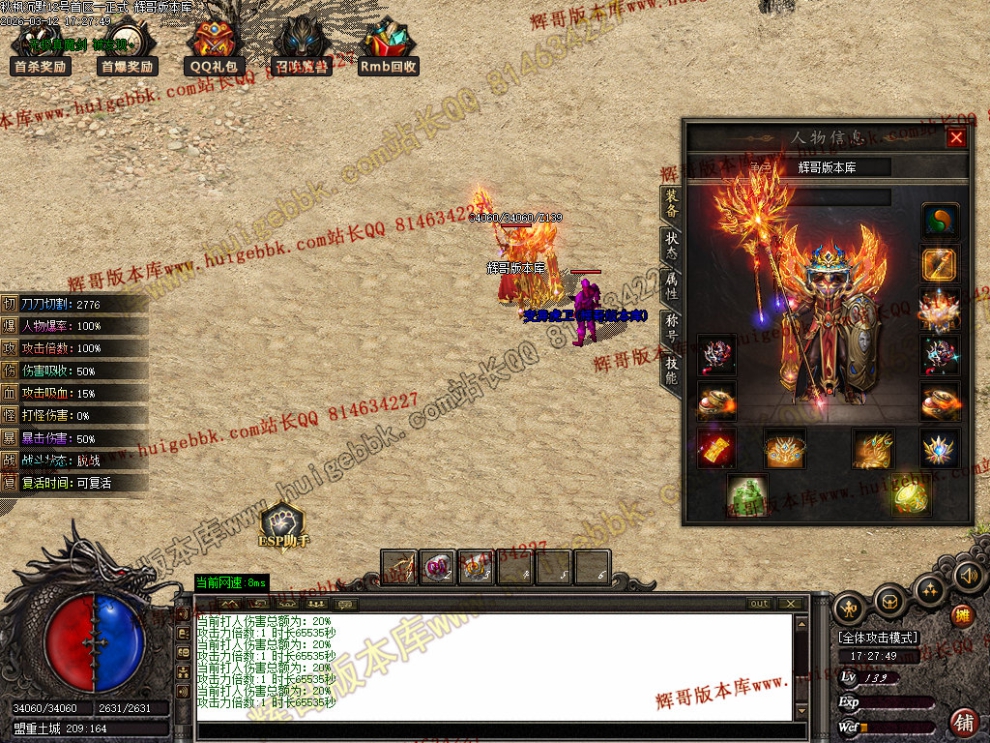Image resolution: width=990 pixels, height=743 pixels.
Task: Open the 称号 titles tab
Action: (672, 327)
